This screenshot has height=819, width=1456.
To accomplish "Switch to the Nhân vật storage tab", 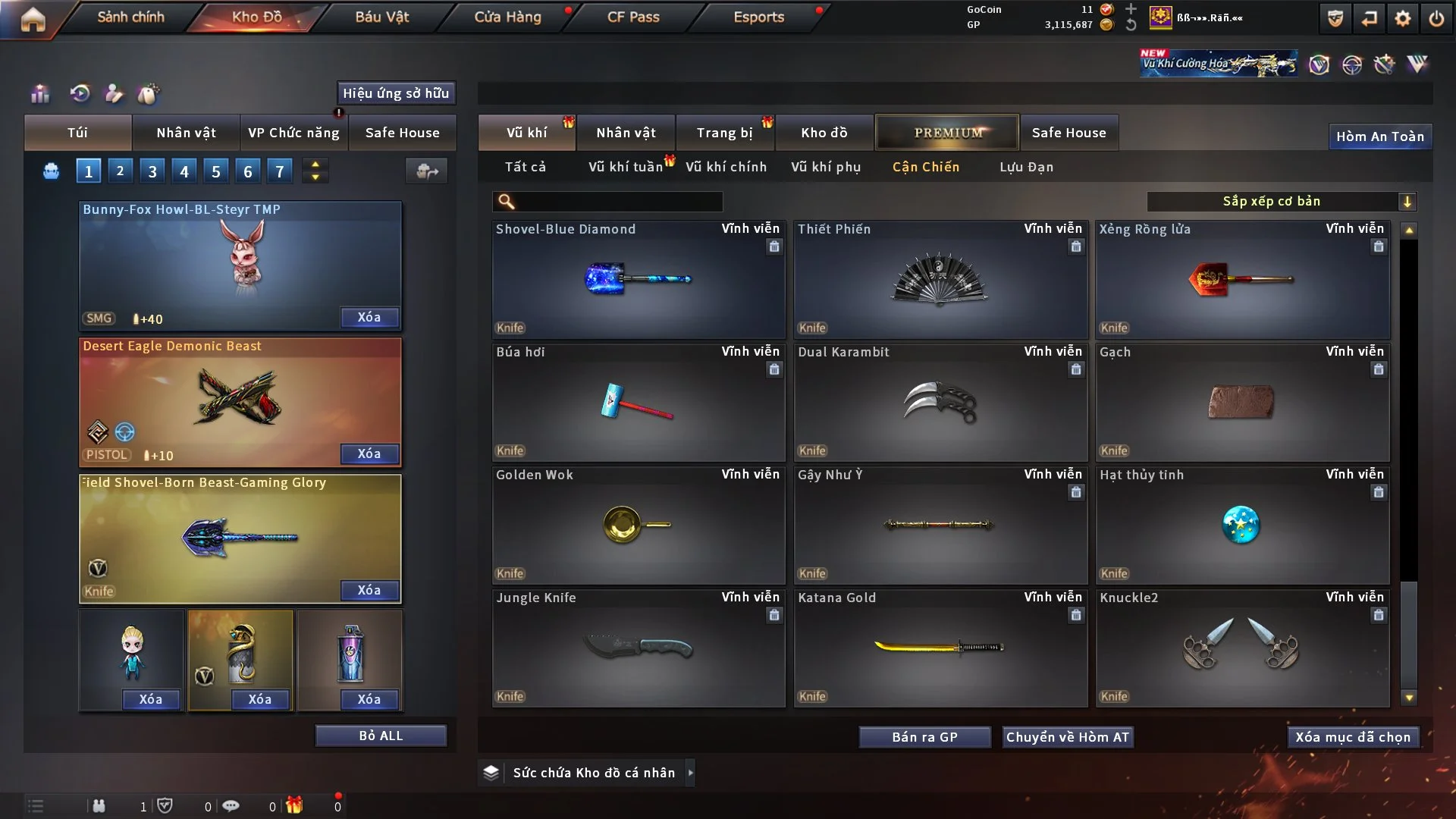I will pos(626,133).
